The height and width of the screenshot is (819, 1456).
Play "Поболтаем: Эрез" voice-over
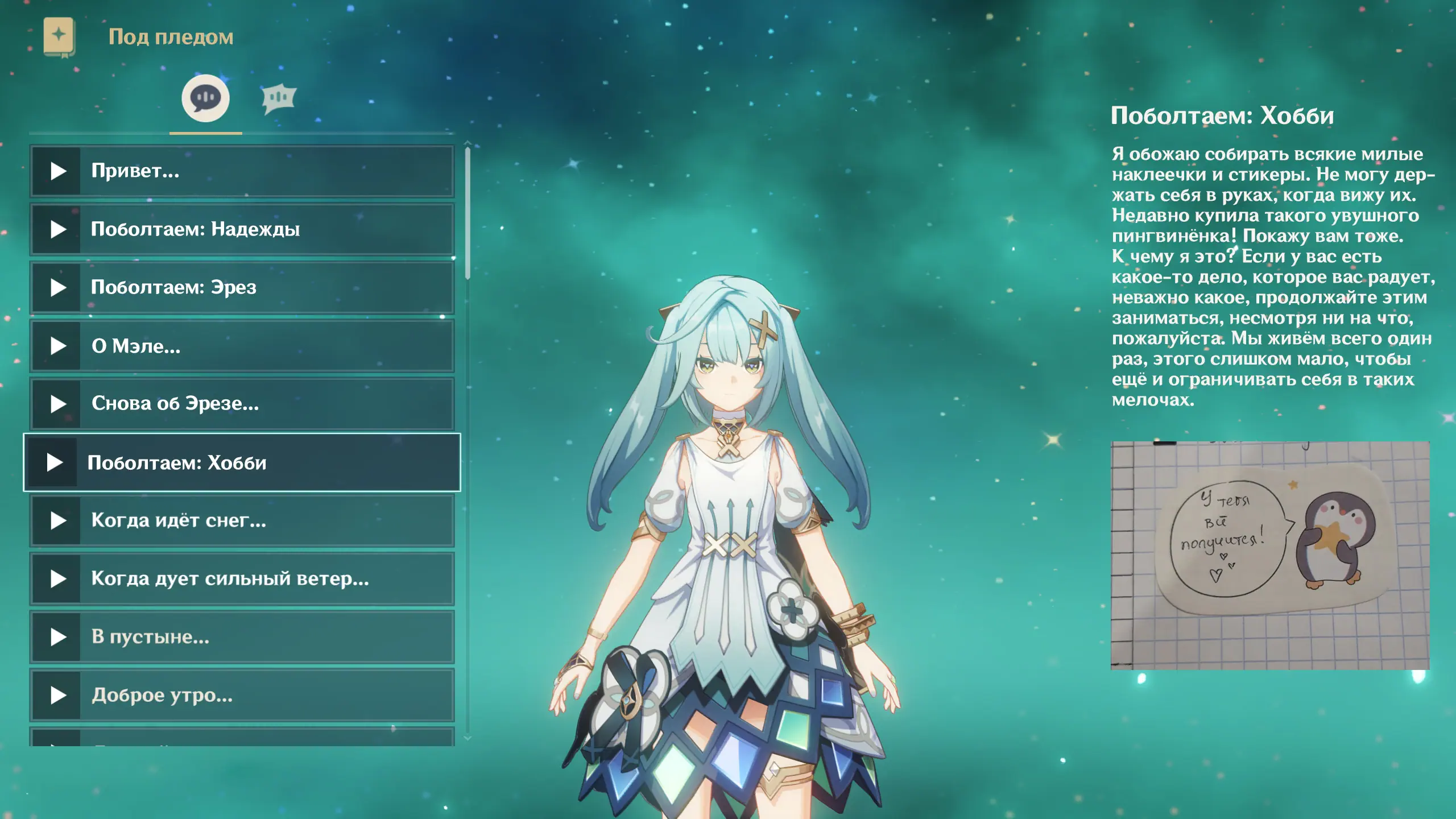click(57, 288)
